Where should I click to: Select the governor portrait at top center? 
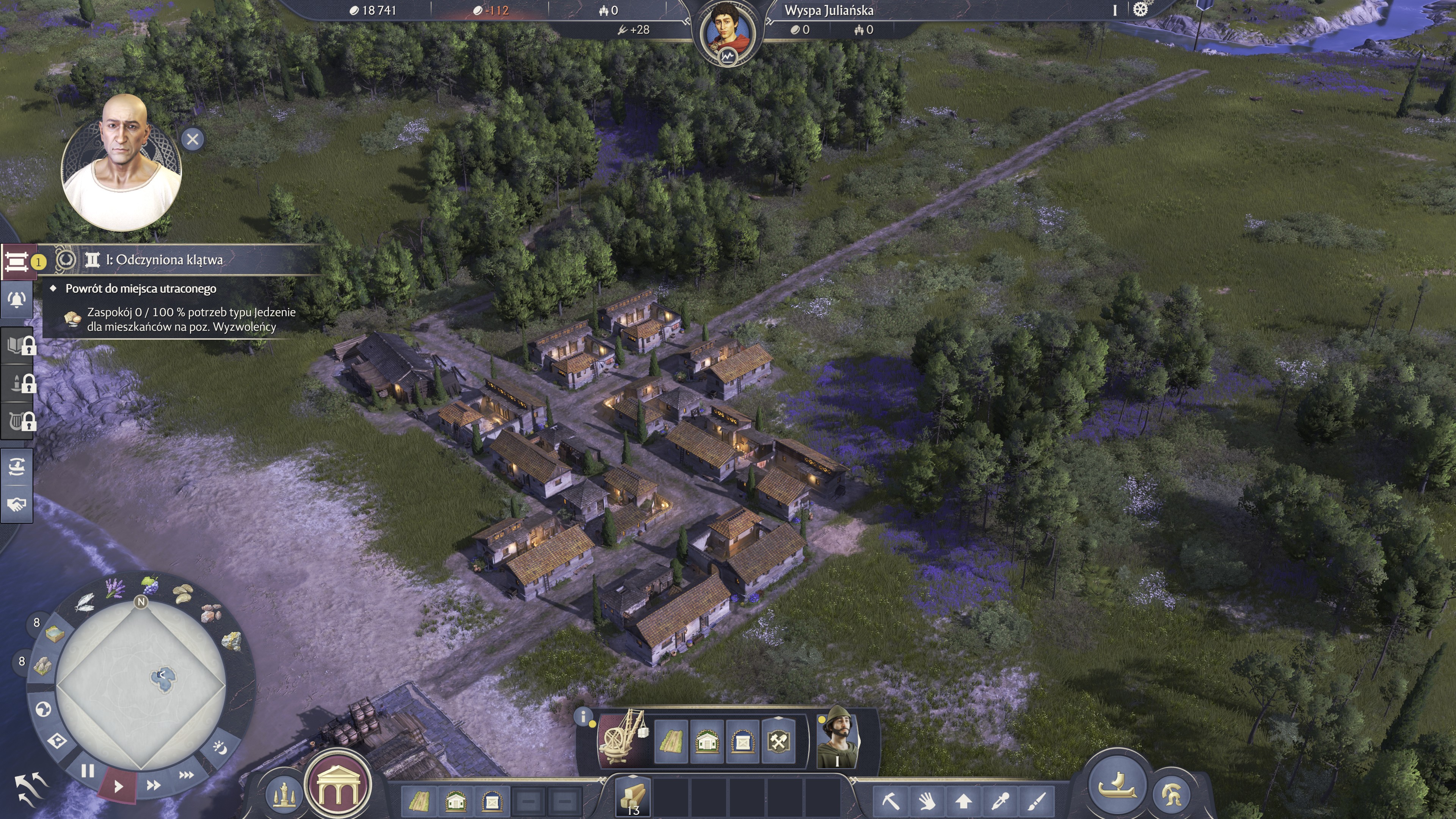pyautogui.click(x=728, y=31)
